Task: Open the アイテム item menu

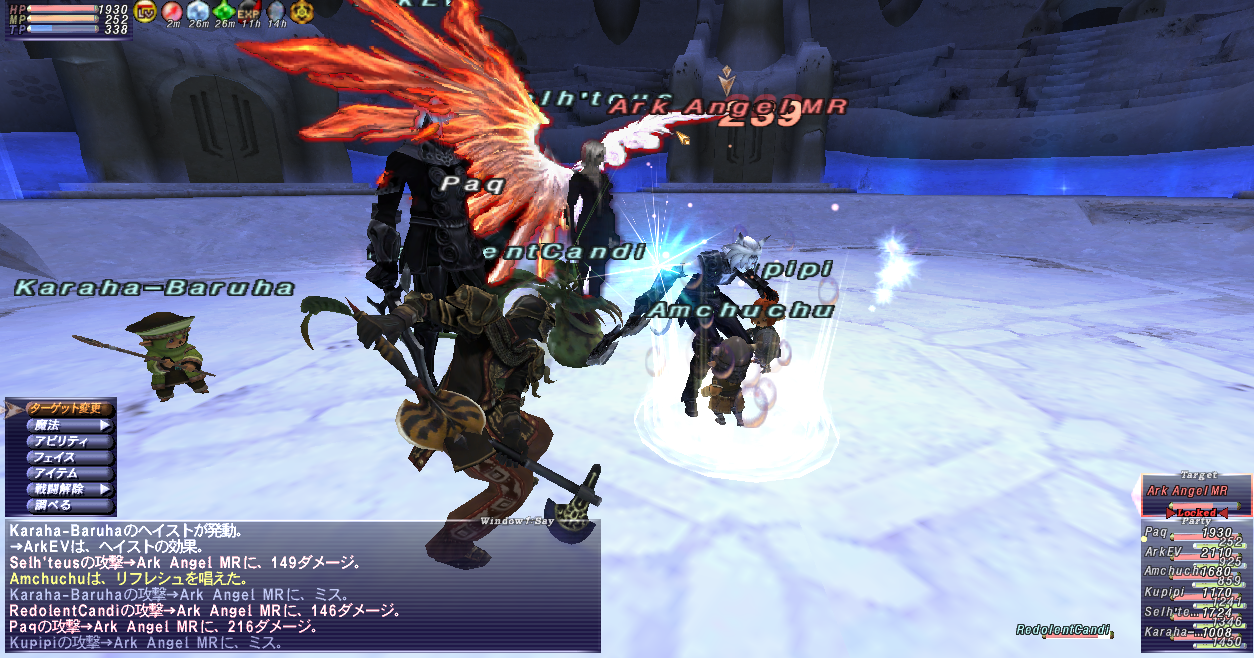Action: (x=62, y=473)
